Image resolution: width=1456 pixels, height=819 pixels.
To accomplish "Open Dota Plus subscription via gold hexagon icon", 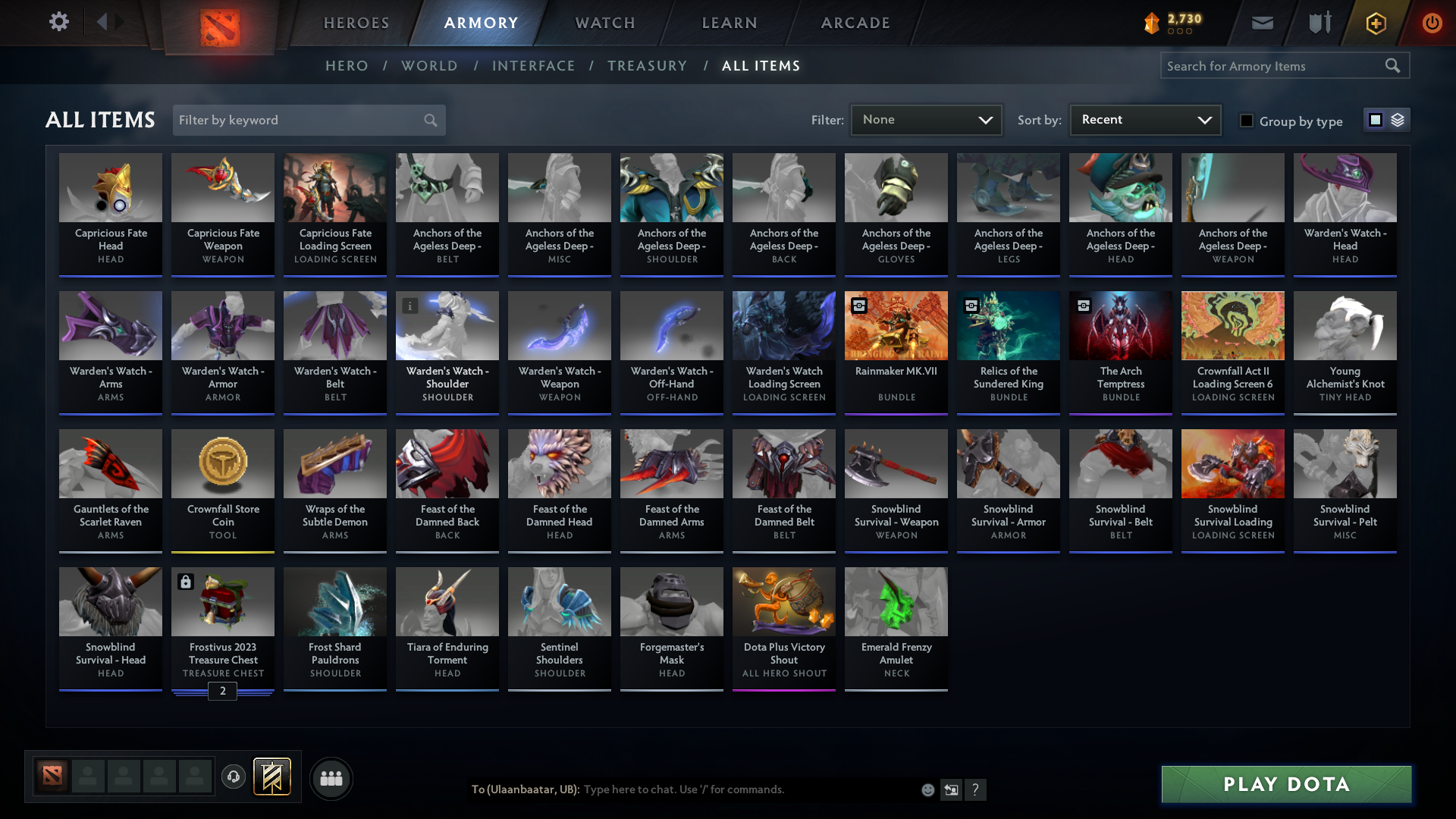I will tap(1375, 23).
